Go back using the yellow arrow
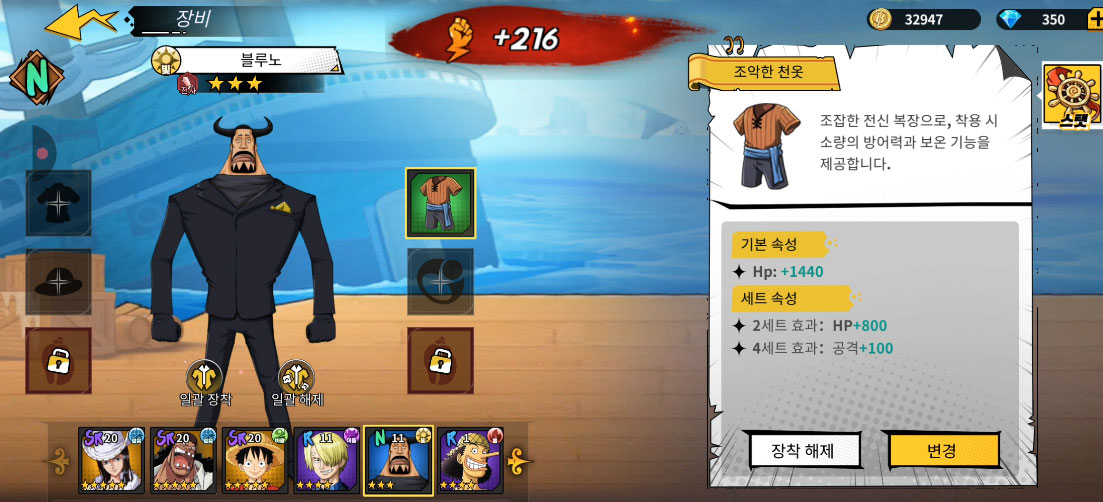The height and width of the screenshot is (502, 1103). 81,22
